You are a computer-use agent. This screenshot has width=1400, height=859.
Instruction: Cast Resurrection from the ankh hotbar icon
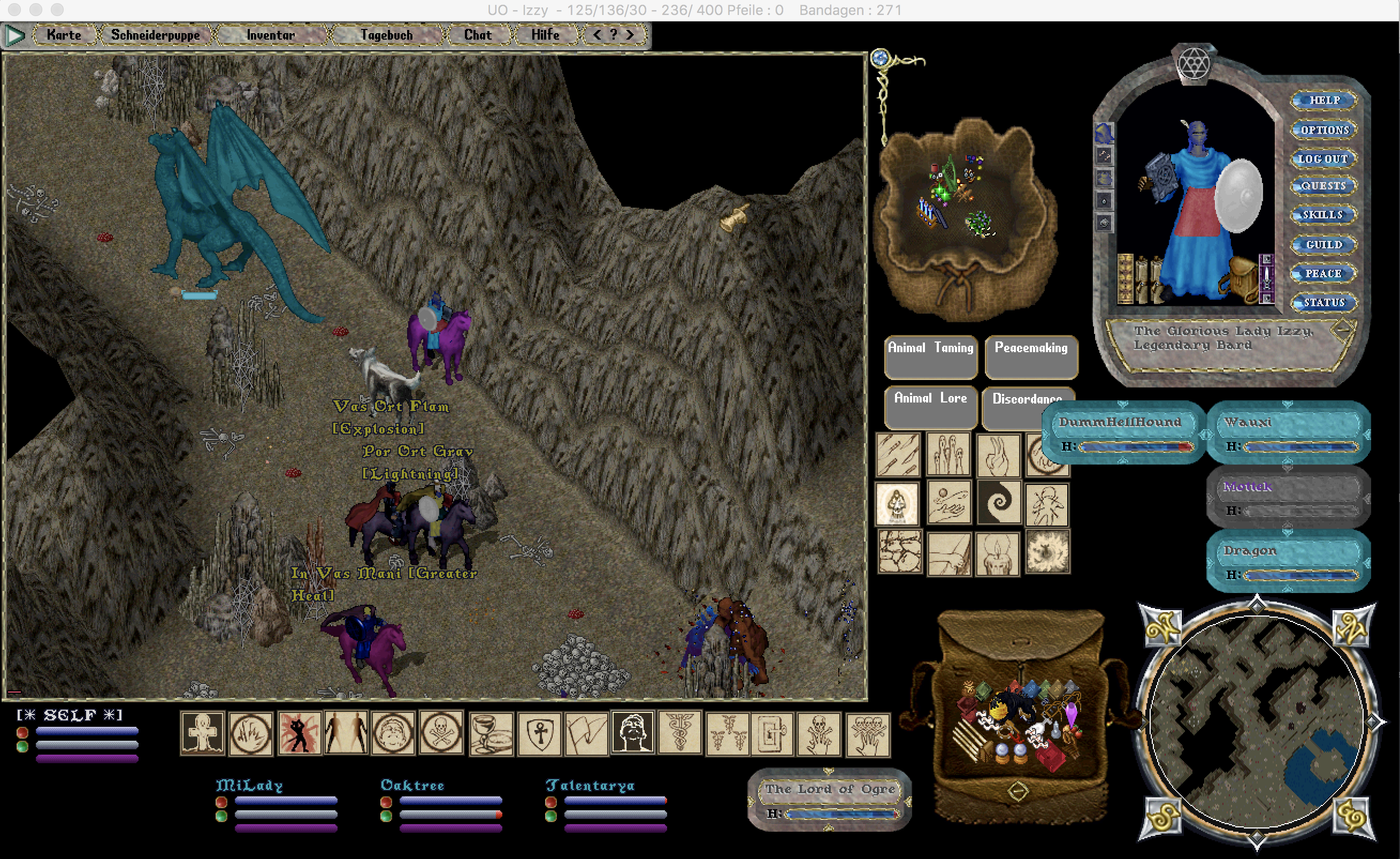(x=202, y=733)
